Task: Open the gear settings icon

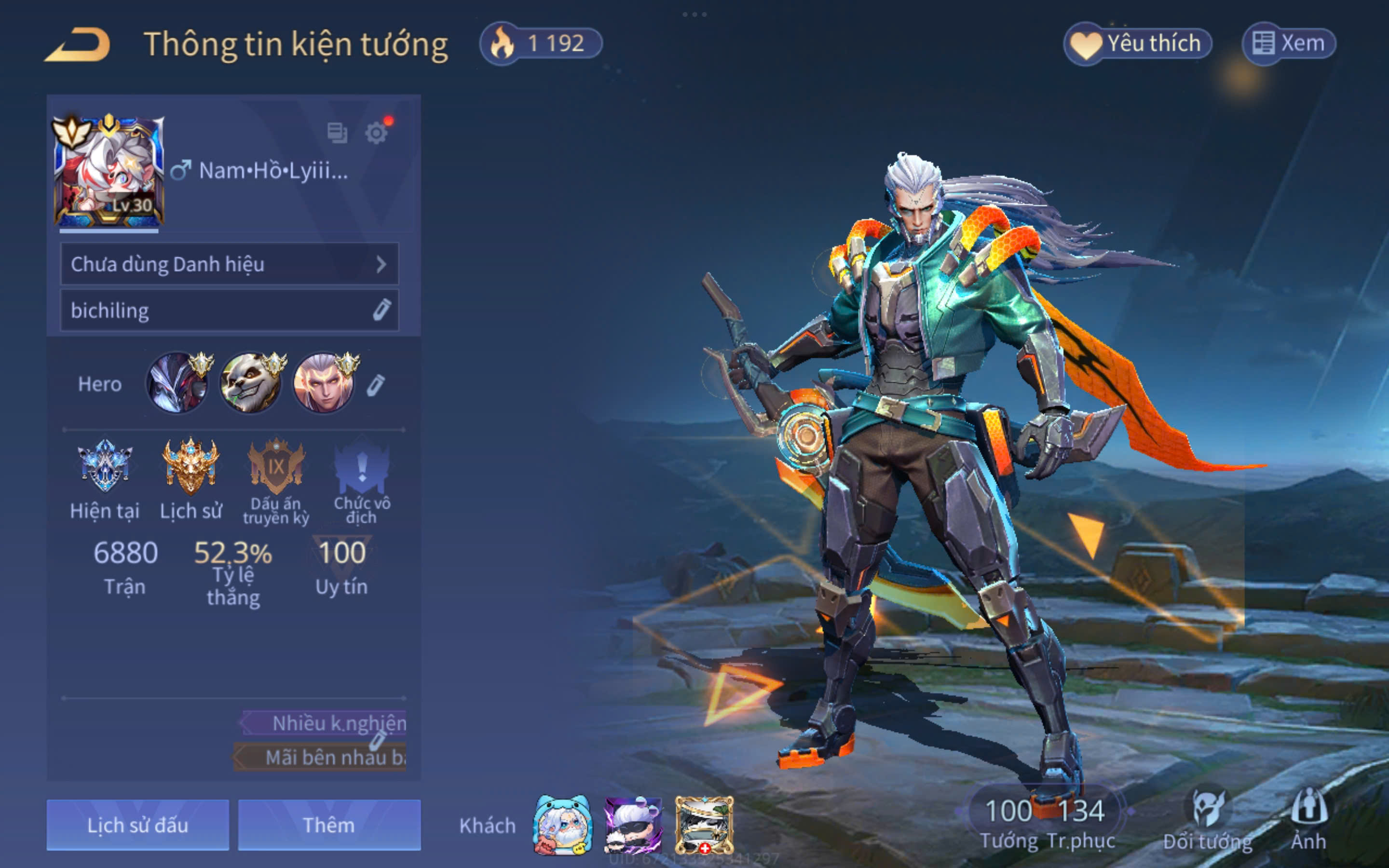Action: pos(377,133)
